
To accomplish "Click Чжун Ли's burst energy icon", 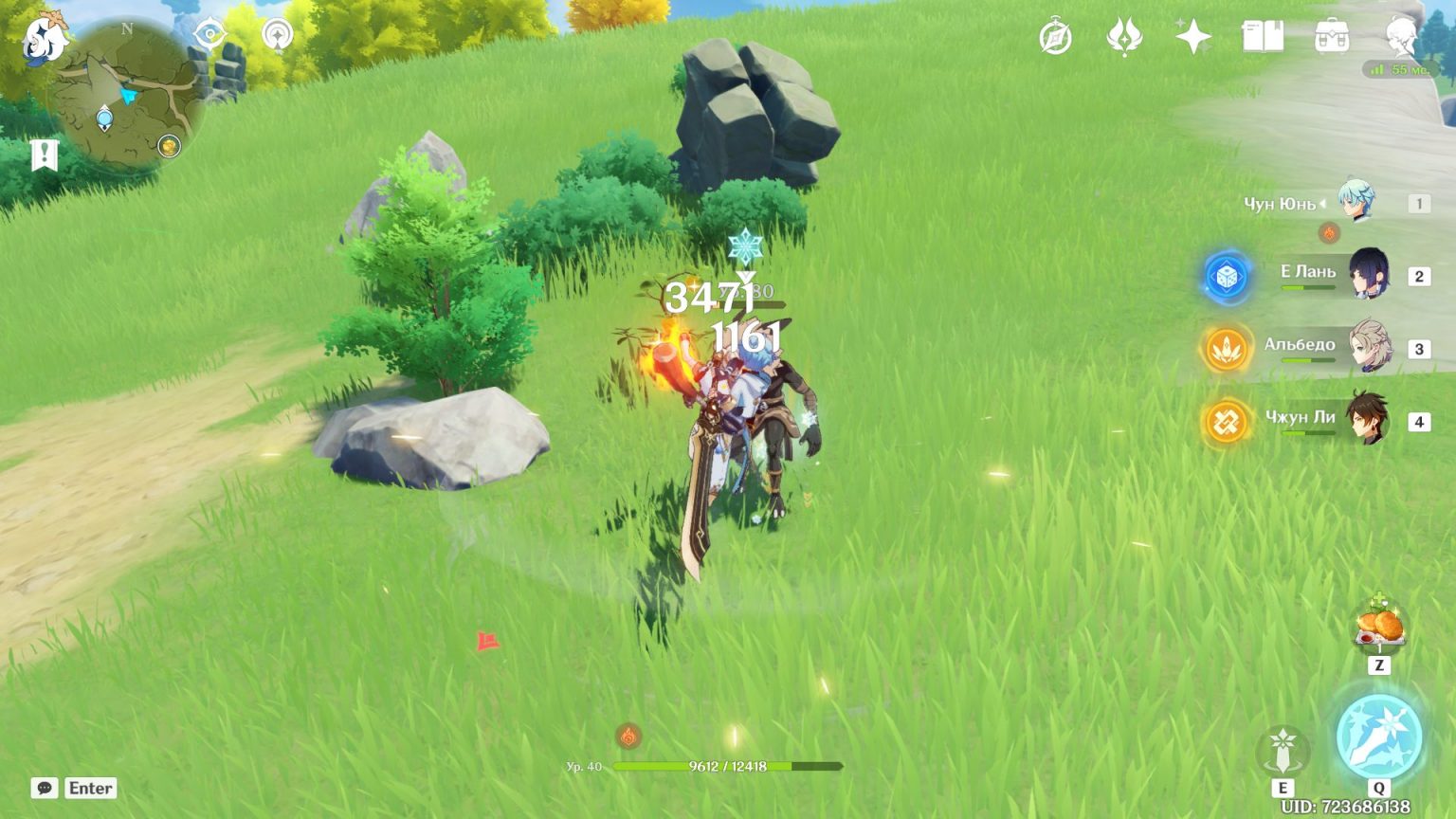I will (x=1224, y=424).
